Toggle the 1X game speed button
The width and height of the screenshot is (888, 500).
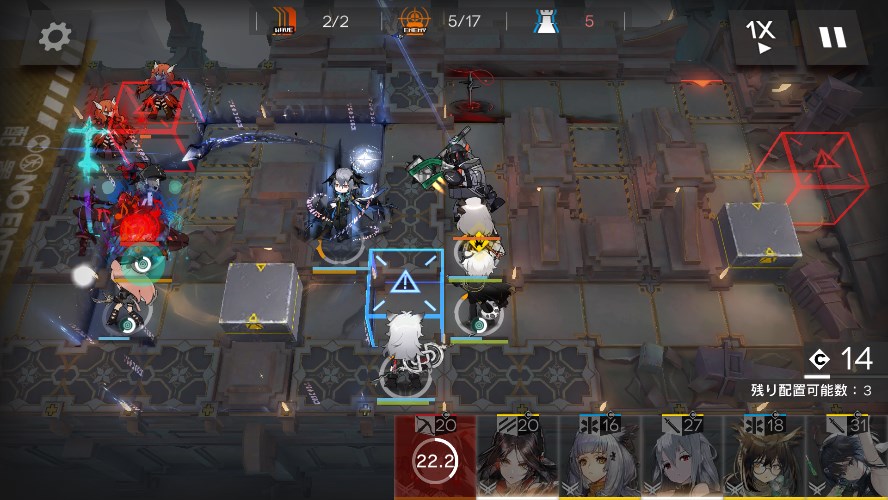(x=761, y=37)
